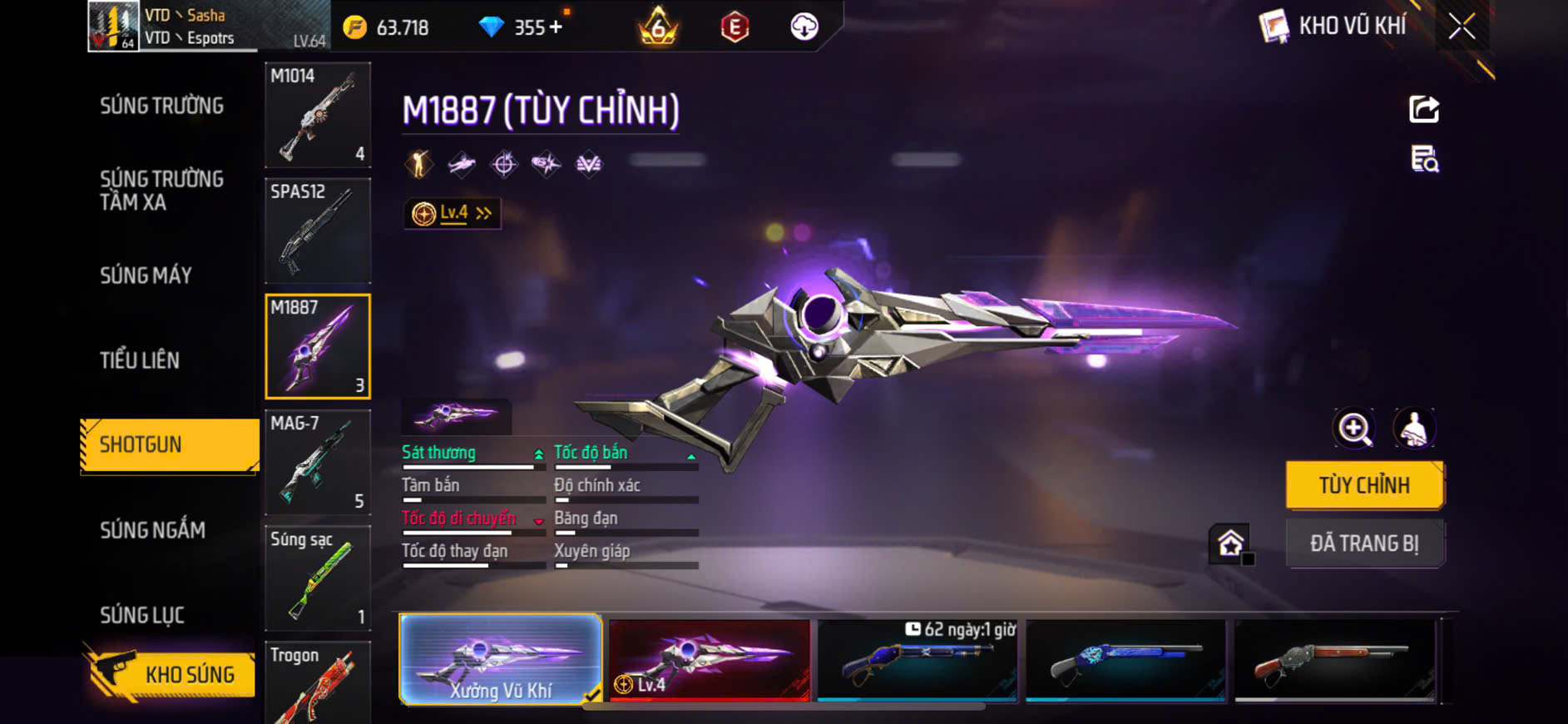Click the yellow Tùy Chỉnh button
Image resolution: width=1568 pixels, height=724 pixels.
[1364, 485]
